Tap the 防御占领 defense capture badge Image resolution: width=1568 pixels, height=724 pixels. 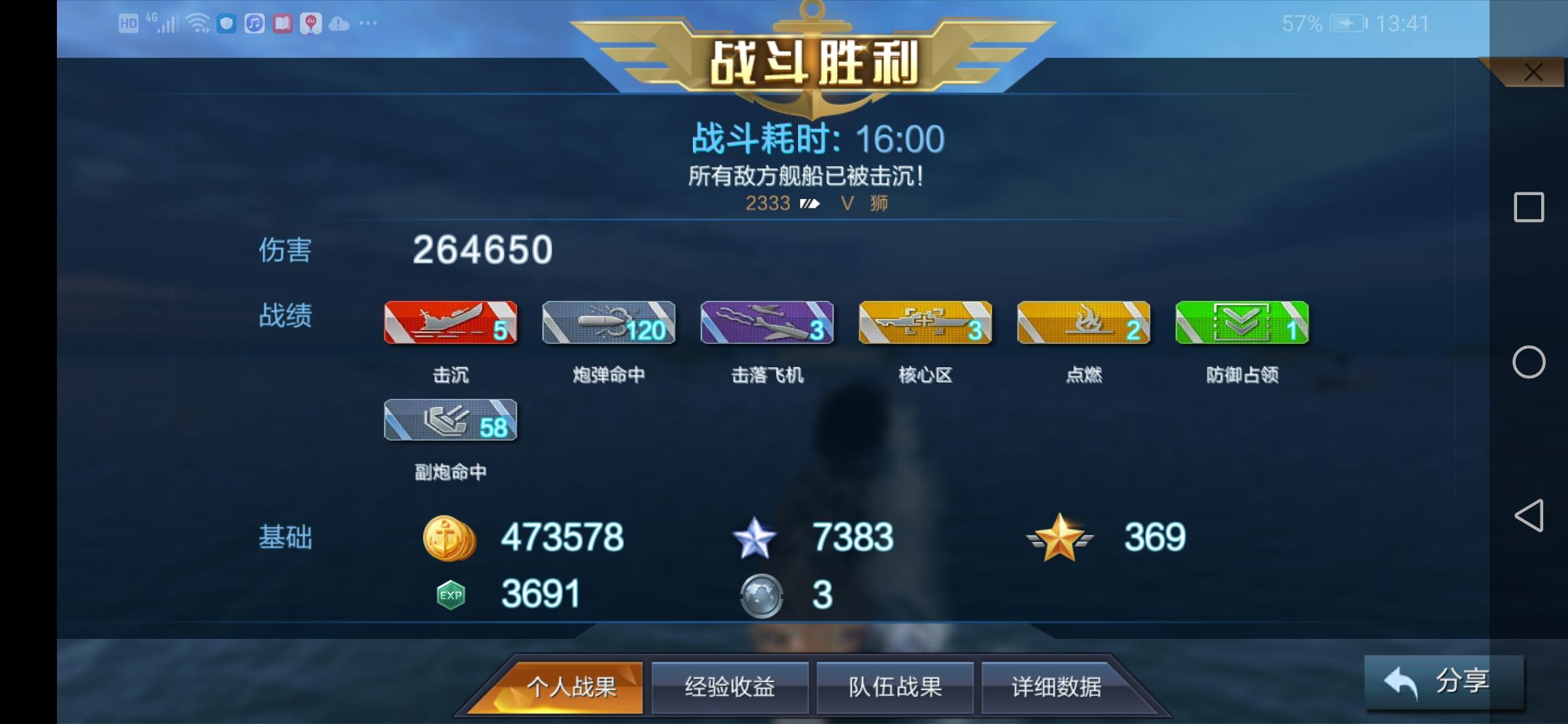tap(1242, 324)
